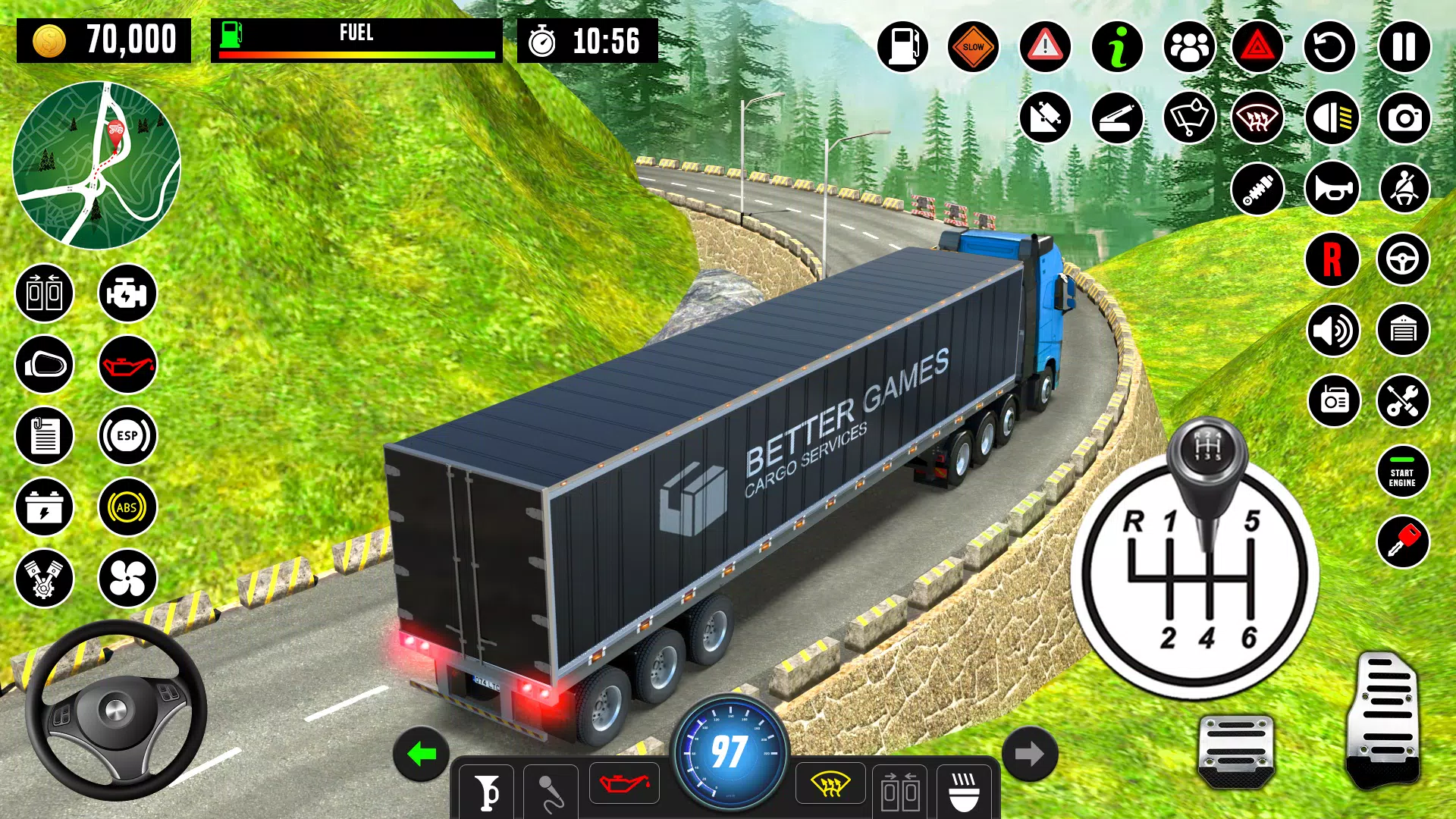Open the fuel station icon
Screen dimensions: 1456x819
coord(902,45)
